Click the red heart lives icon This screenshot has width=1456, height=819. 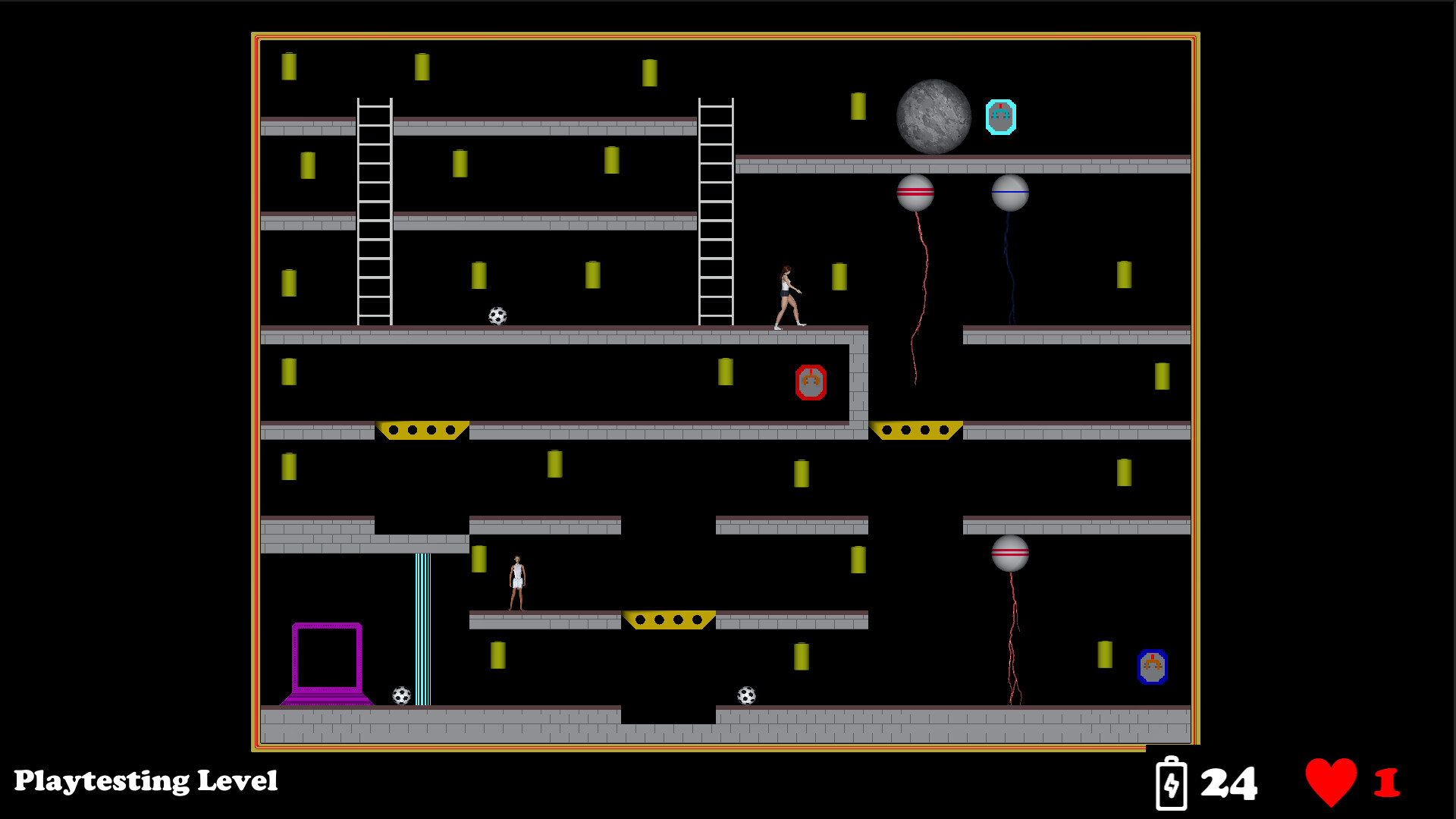[x=1332, y=781]
